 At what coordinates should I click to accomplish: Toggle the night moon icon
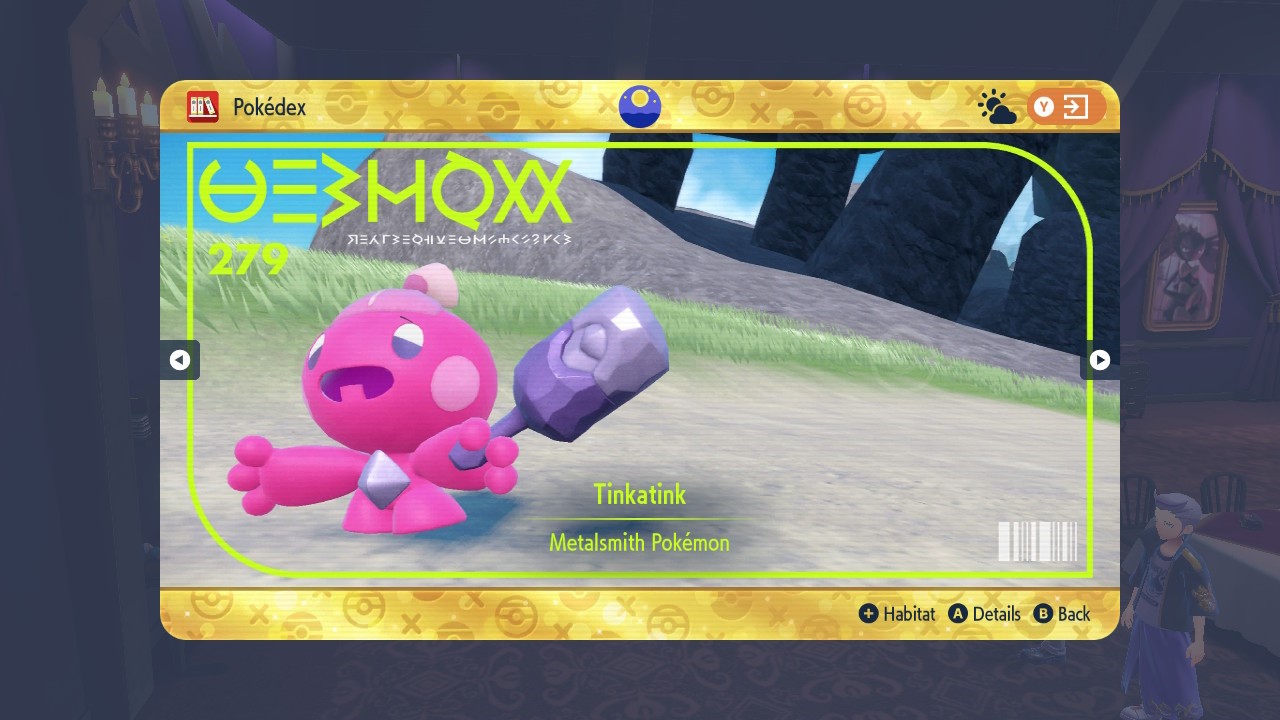(639, 106)
